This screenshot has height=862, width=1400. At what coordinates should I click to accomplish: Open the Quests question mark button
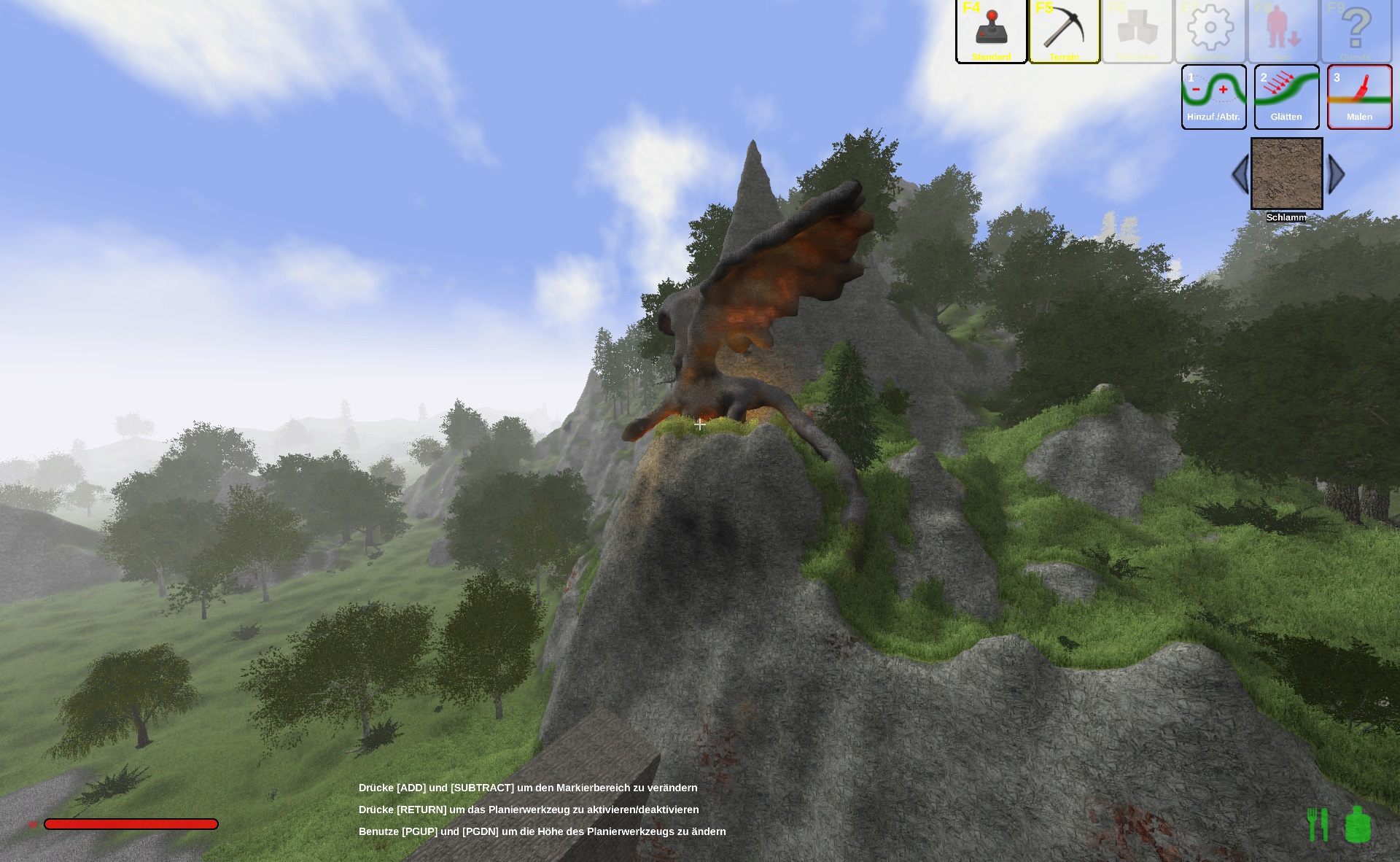1356,31
